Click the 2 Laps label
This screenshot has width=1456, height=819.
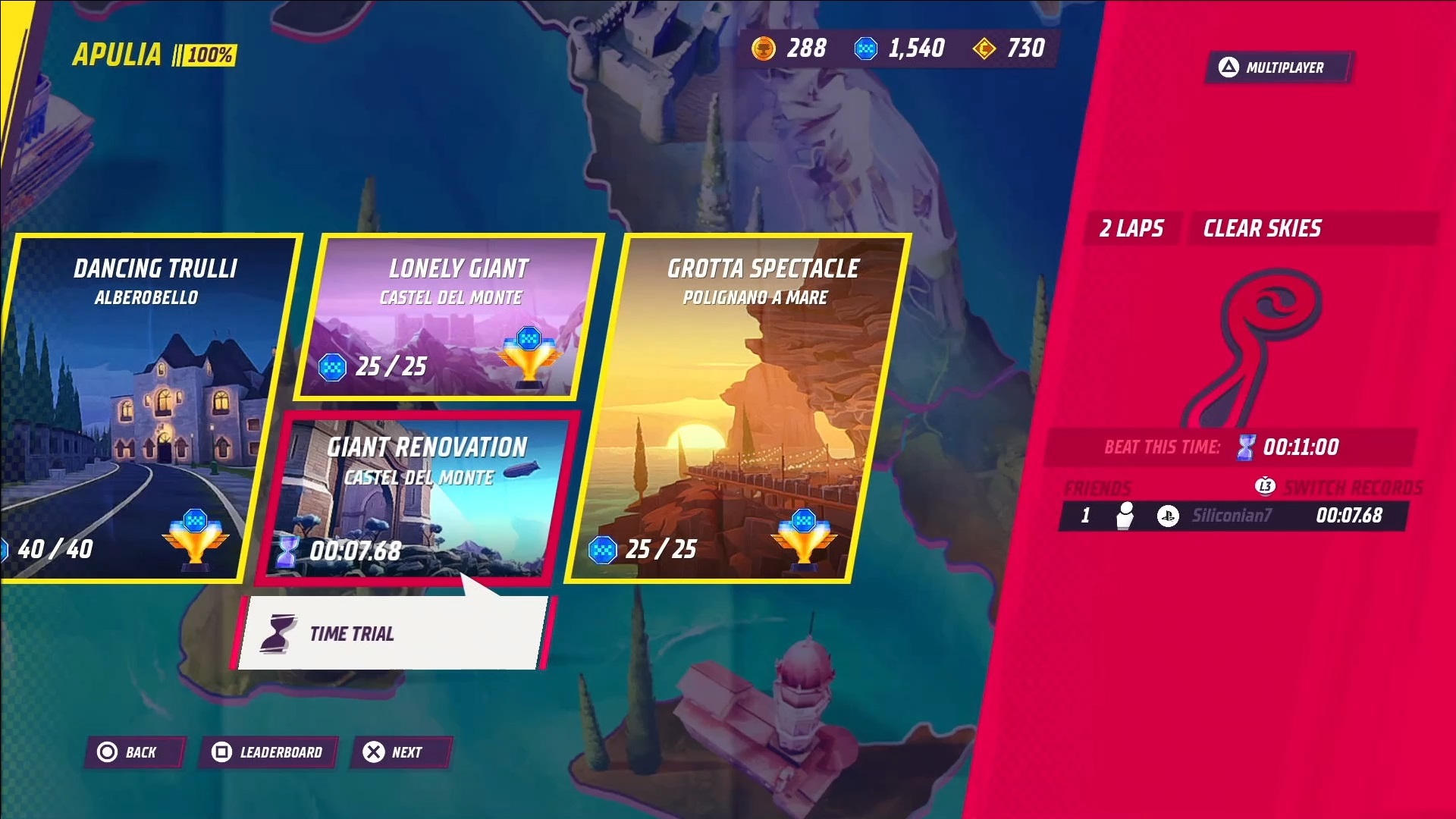pos(1132,228)
